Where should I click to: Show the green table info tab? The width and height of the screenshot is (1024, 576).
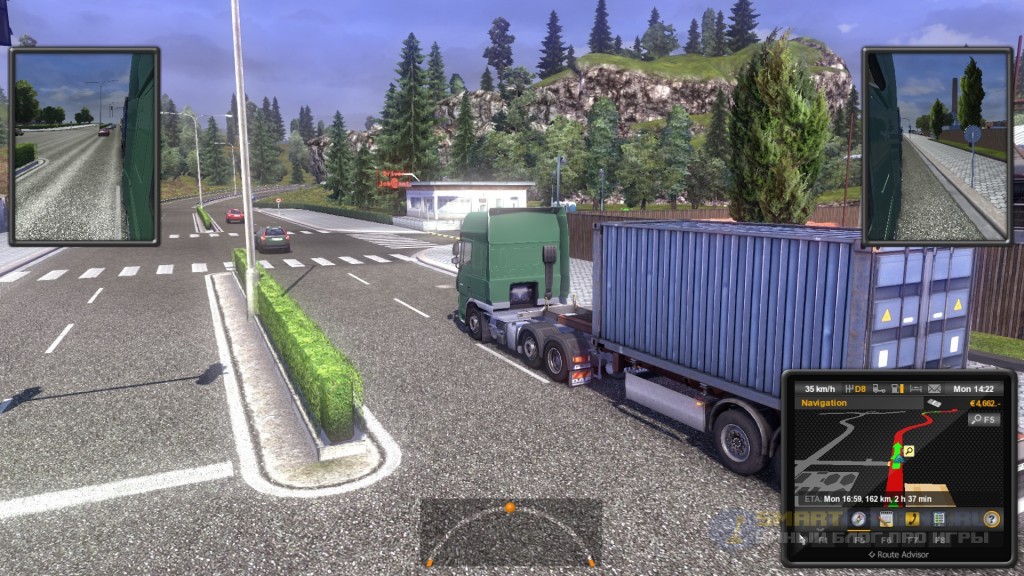(x=939, y=518)
